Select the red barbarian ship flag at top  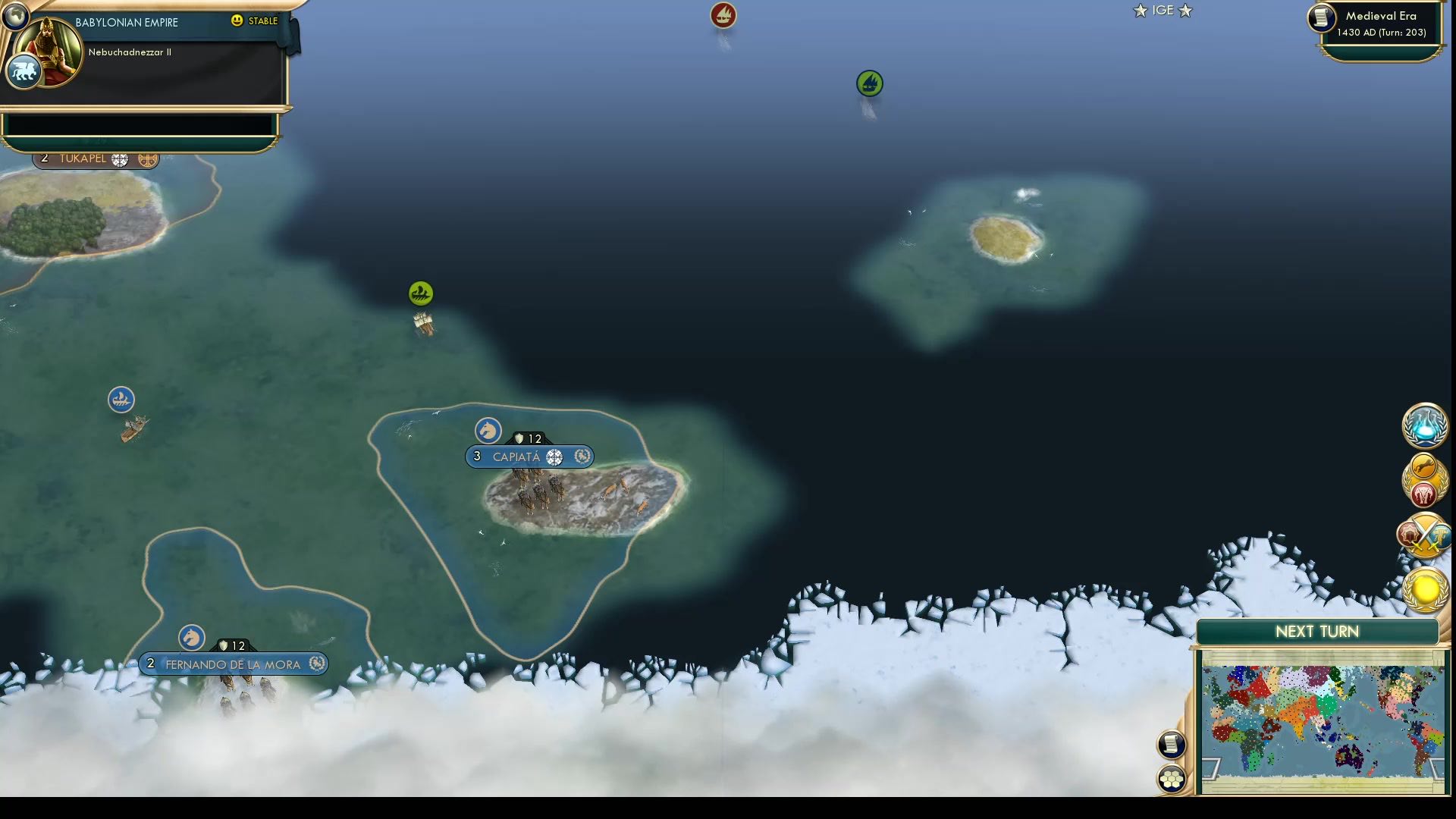(x=722, y=14)
